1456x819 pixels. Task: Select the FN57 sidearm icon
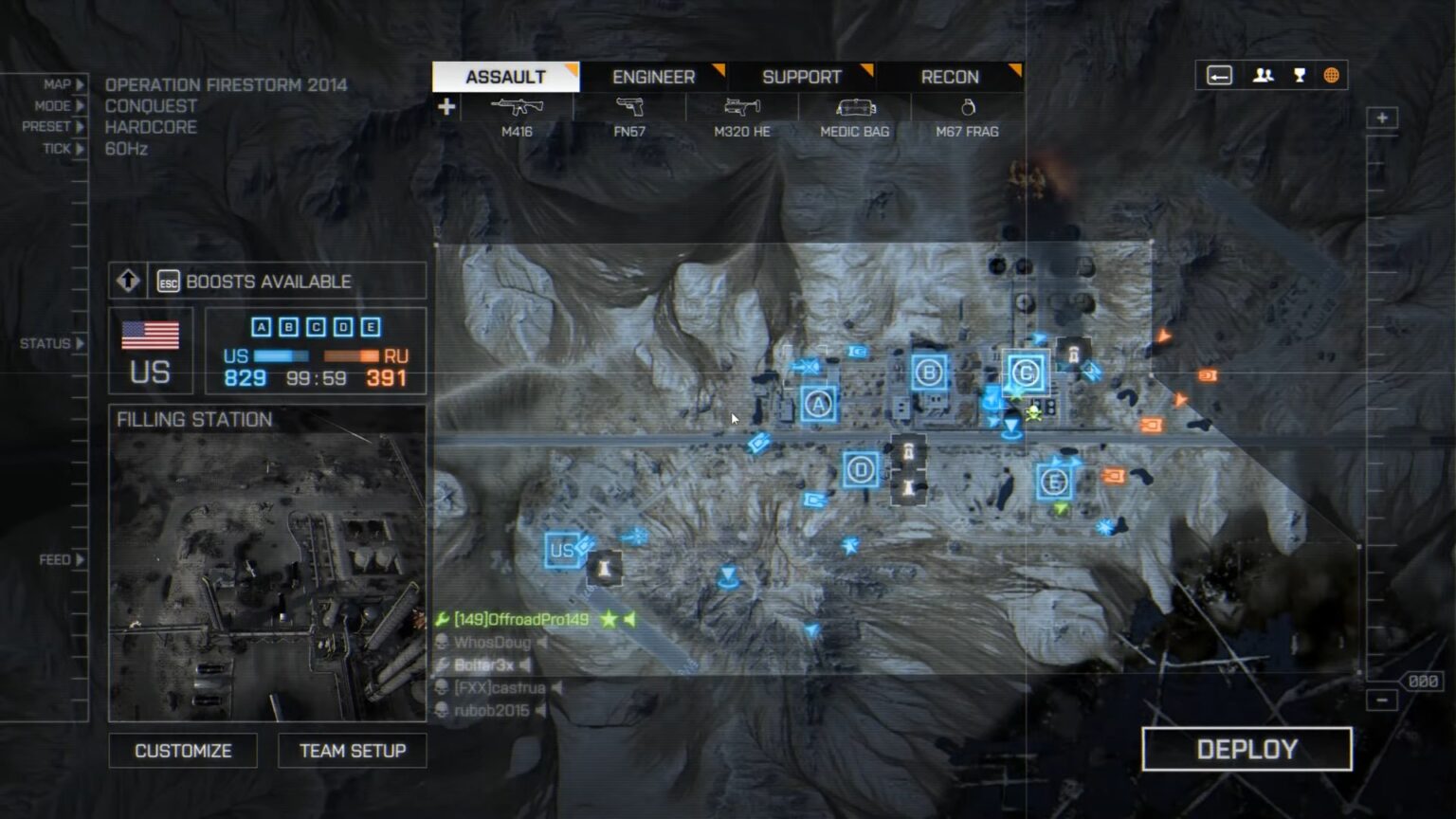[633, 107]
